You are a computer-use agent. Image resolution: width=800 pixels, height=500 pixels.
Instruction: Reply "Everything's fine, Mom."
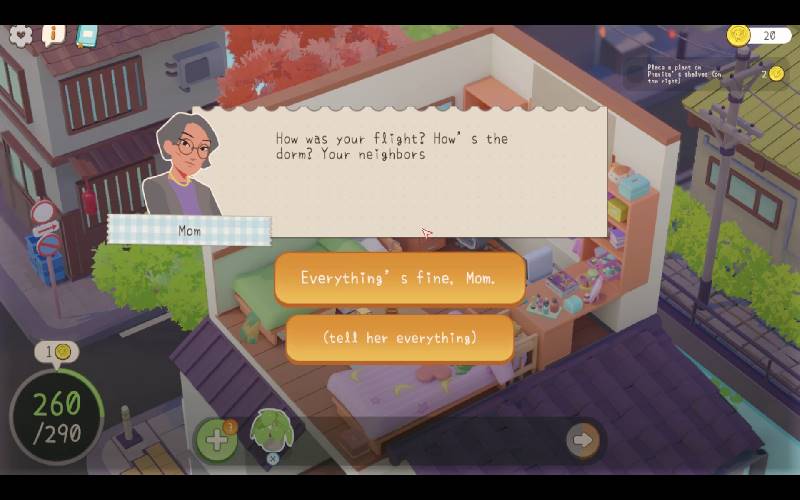399,278
